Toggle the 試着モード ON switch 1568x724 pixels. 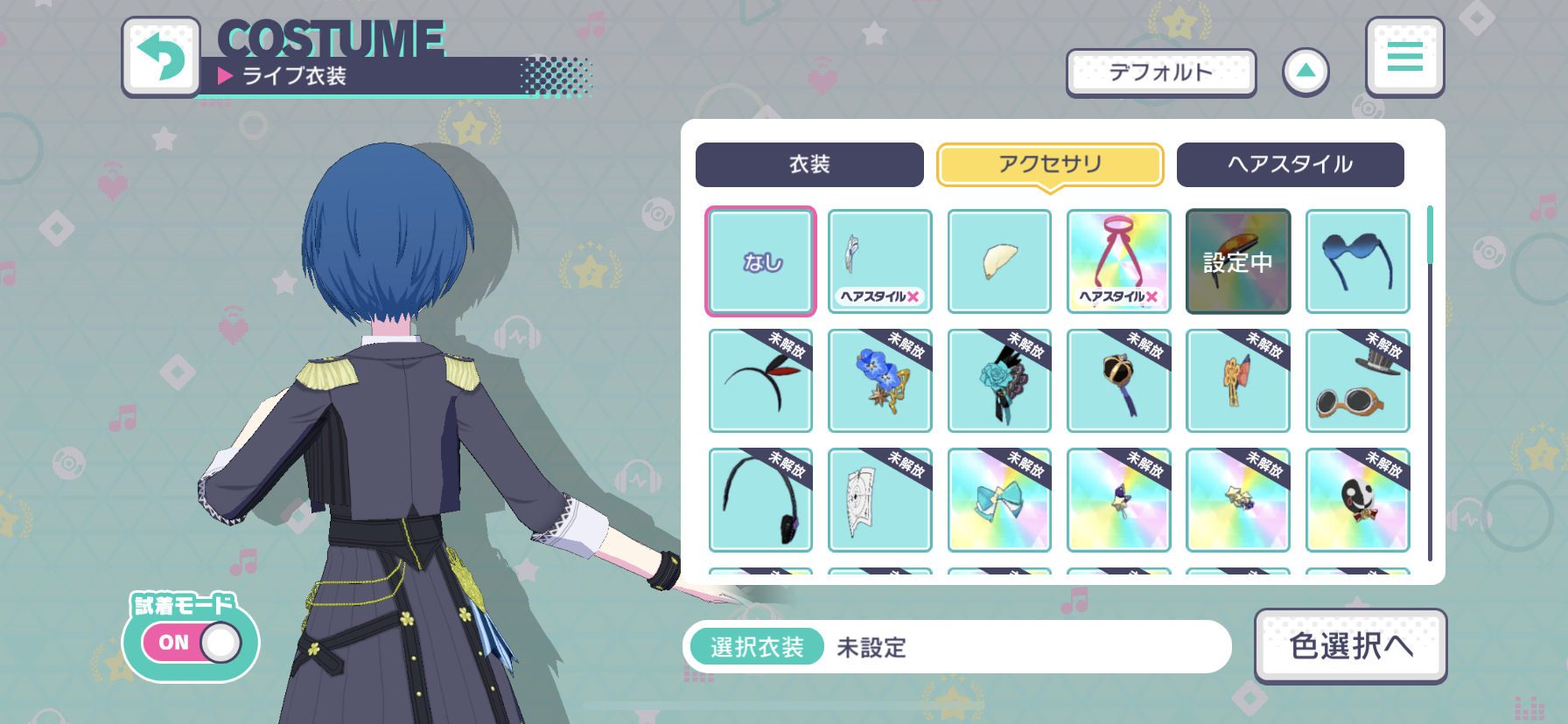192,643
